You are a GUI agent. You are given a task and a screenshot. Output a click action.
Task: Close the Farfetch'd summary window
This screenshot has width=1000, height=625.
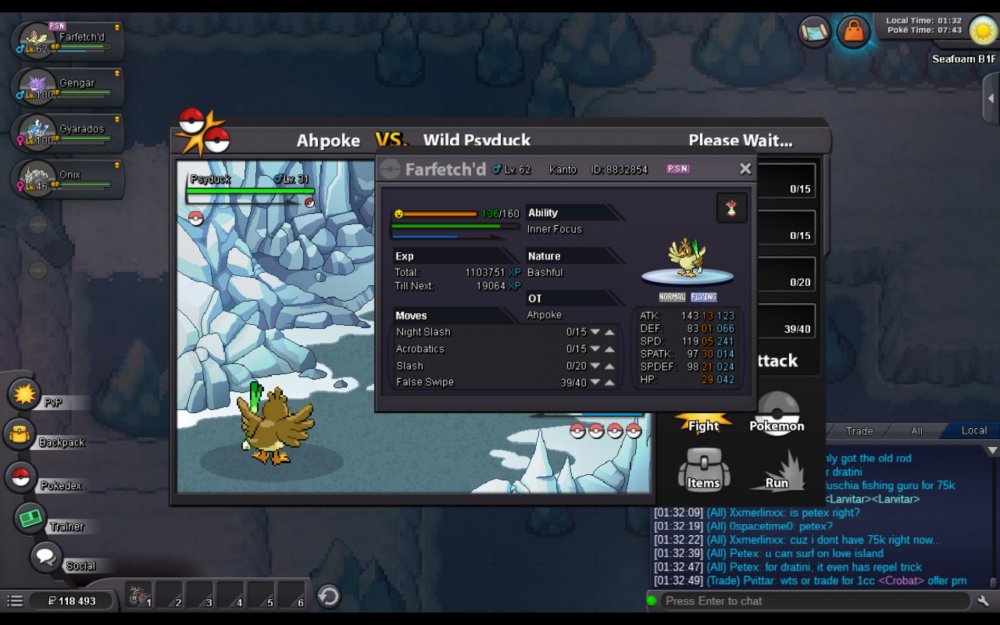coord(745,169)
